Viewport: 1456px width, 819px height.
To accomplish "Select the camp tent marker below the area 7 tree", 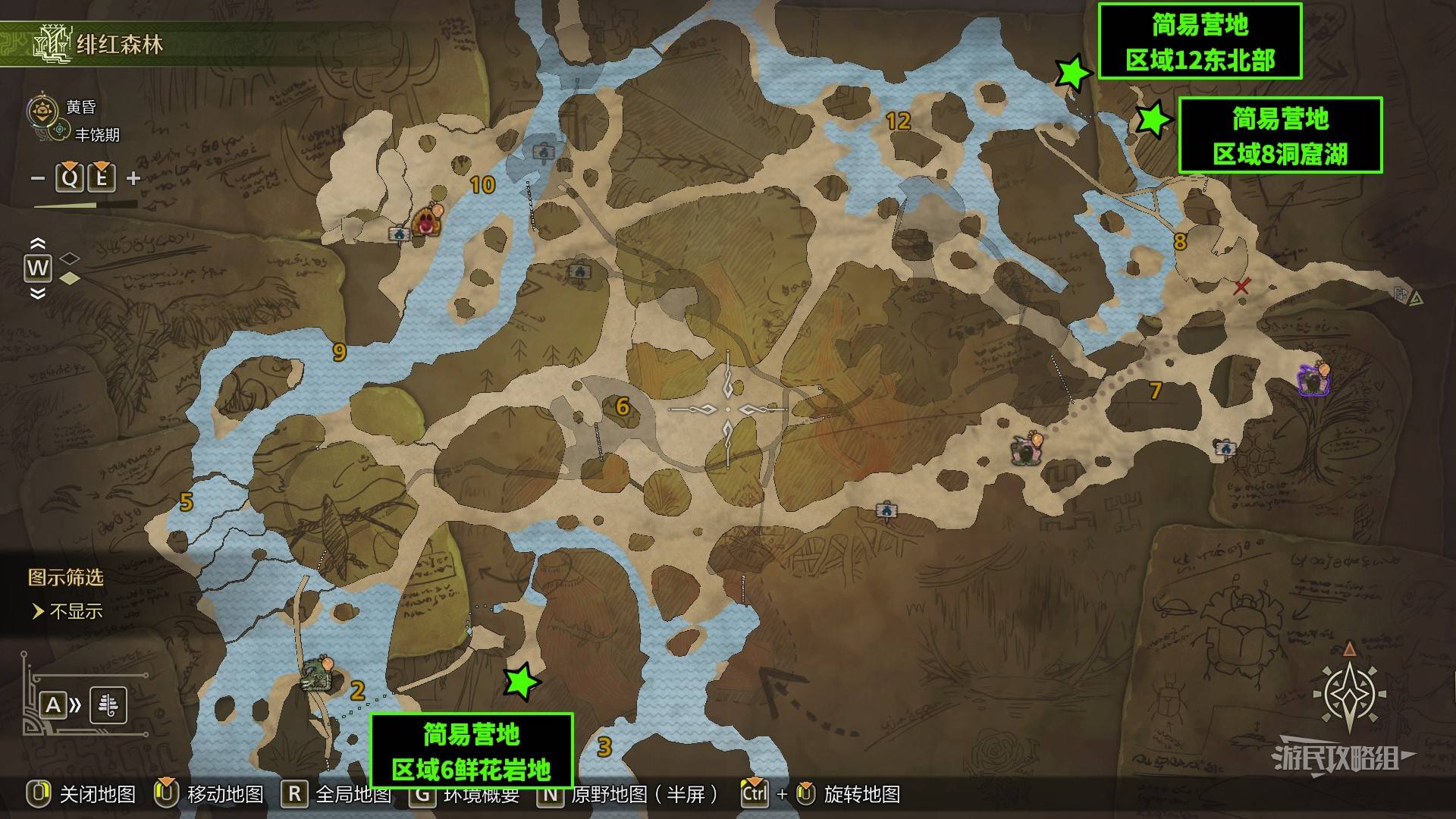I will point(1224,449).
